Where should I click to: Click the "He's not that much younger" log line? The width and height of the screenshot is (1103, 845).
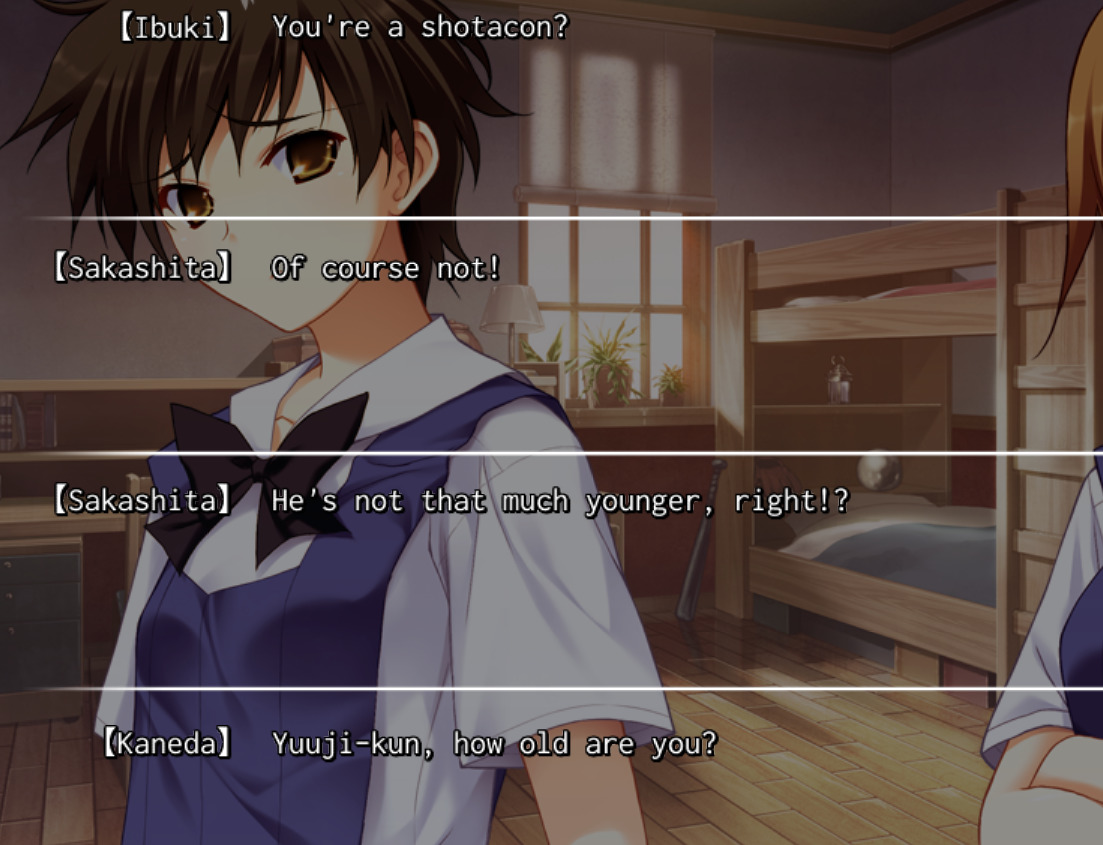point(559,501)
